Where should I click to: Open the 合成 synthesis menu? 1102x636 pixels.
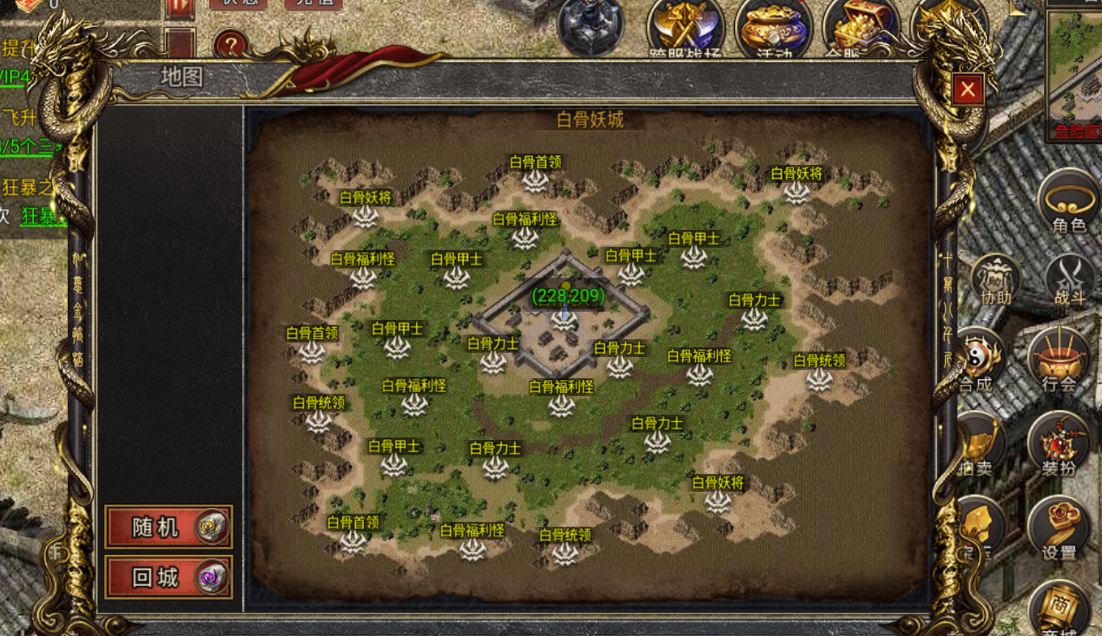pos(977,362)
